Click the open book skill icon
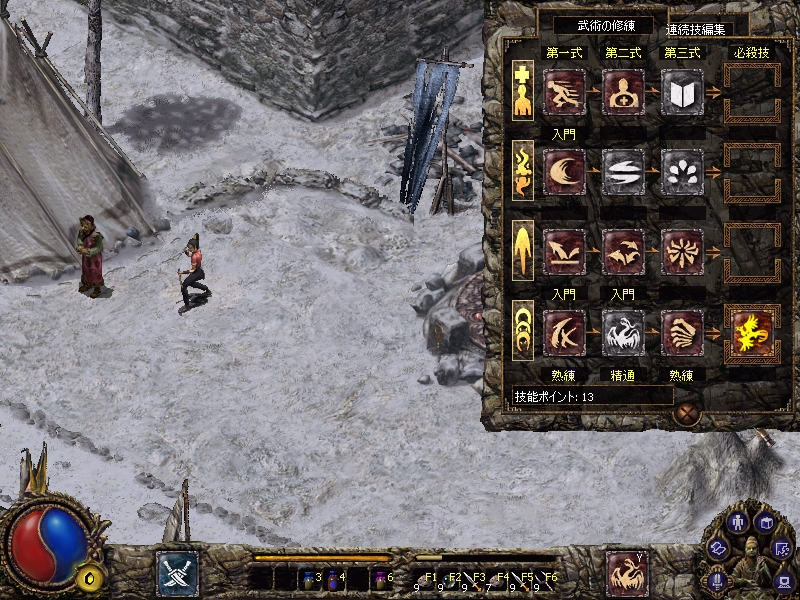The height and width of the screenshot is (600, 800). 683,92
